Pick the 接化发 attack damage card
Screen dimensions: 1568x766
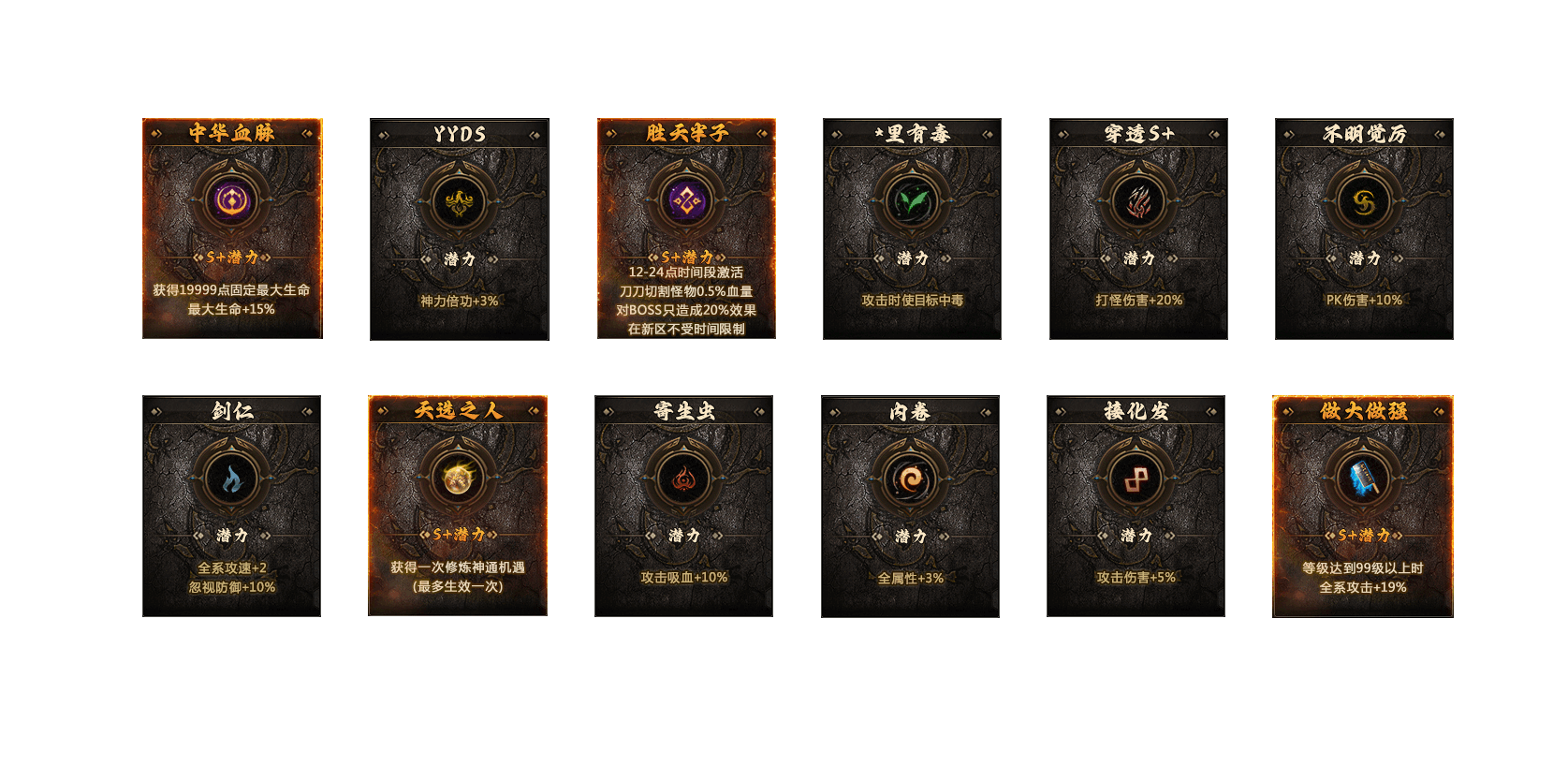click(x=1136, y=506)
